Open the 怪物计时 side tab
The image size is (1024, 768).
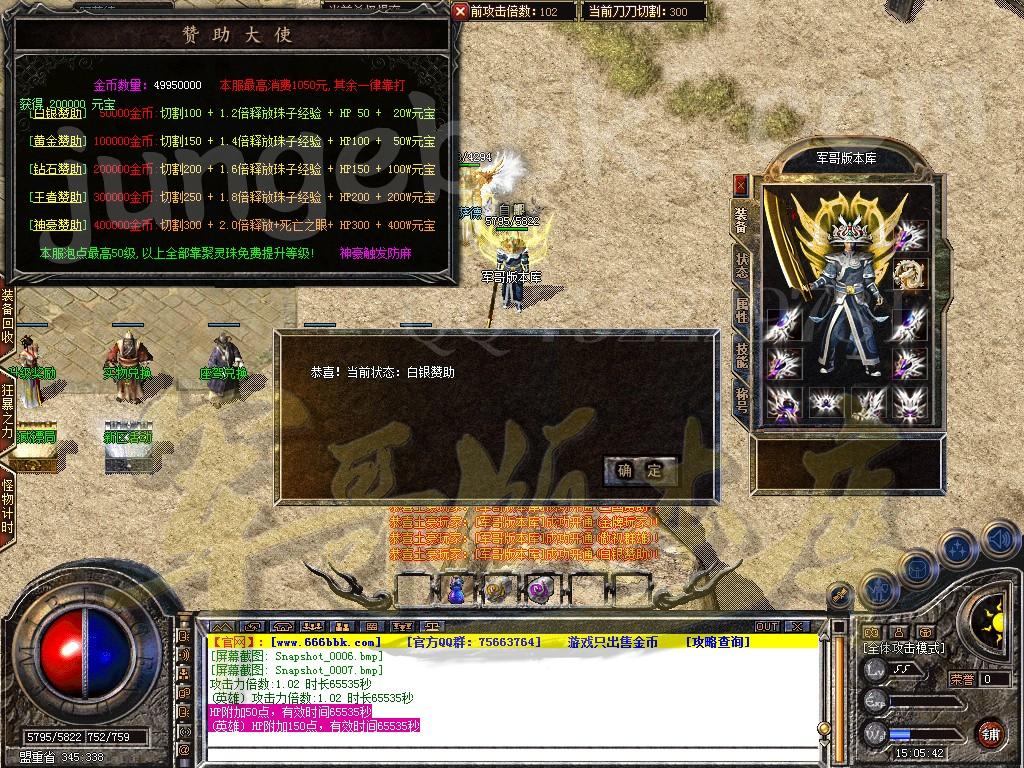(x=8, y=507)
